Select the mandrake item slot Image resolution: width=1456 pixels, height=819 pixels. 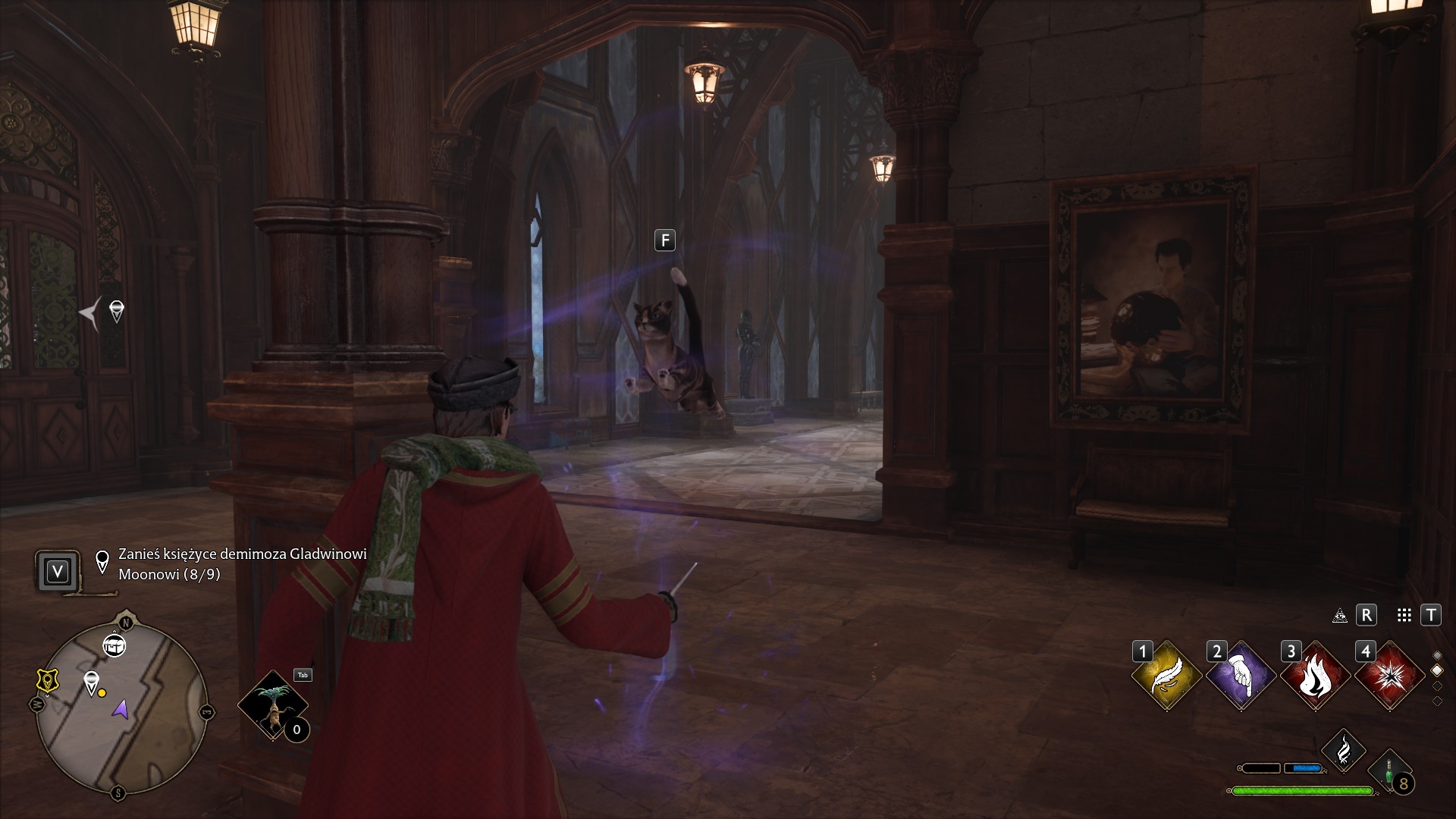(272, 704)
